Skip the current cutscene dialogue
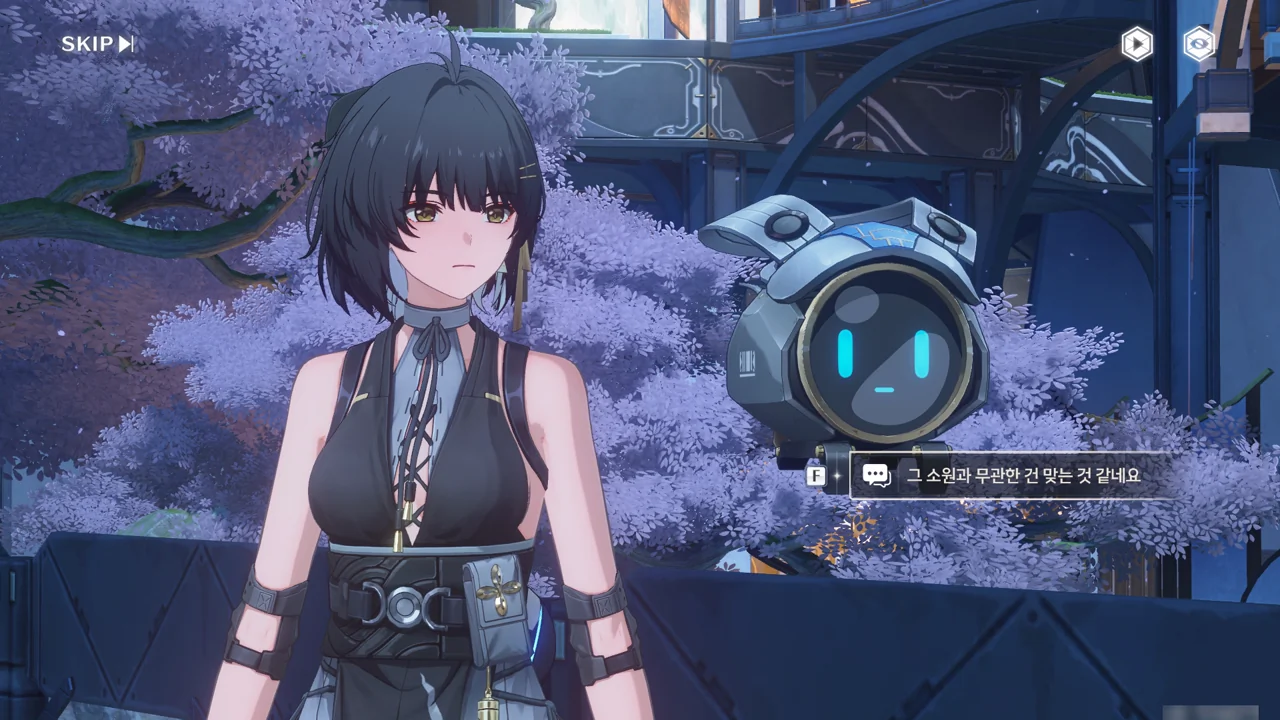The width and height of the screenshot is (1280, 720). (x=97, y=44)
